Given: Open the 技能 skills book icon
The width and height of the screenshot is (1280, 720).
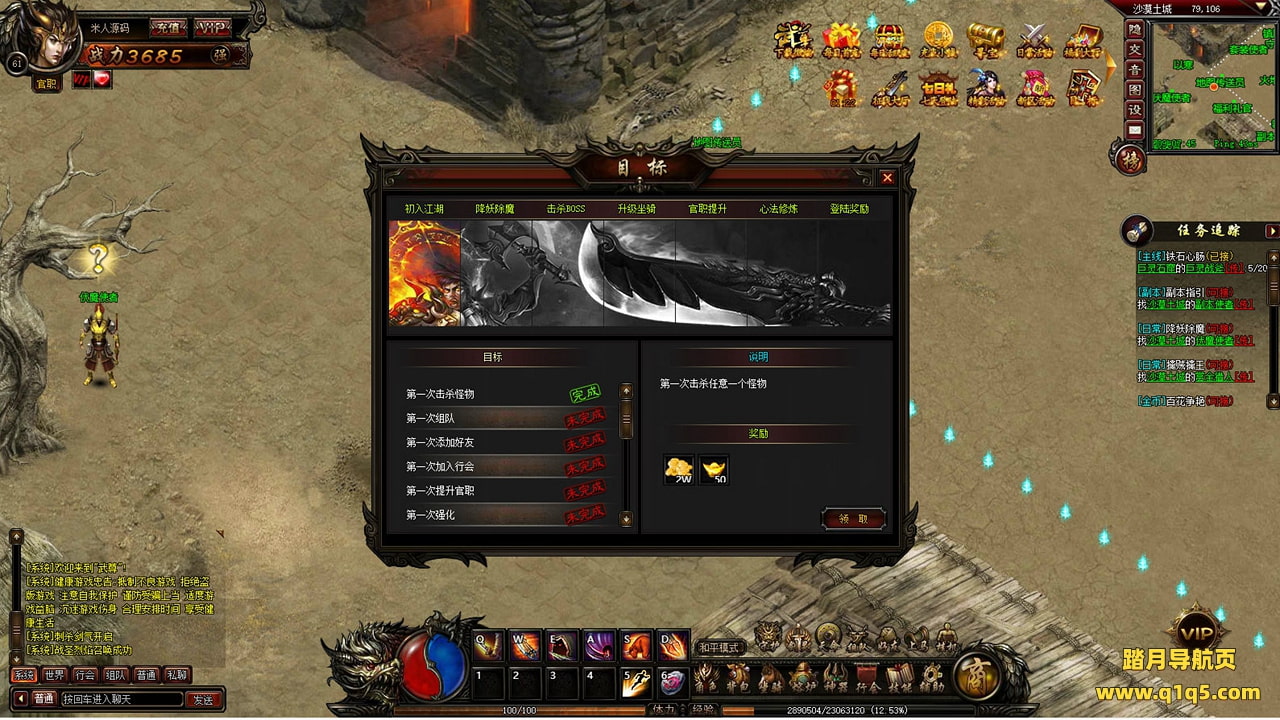Looking at the screenshot, I should pyautogui.click(x=899, y=677).
